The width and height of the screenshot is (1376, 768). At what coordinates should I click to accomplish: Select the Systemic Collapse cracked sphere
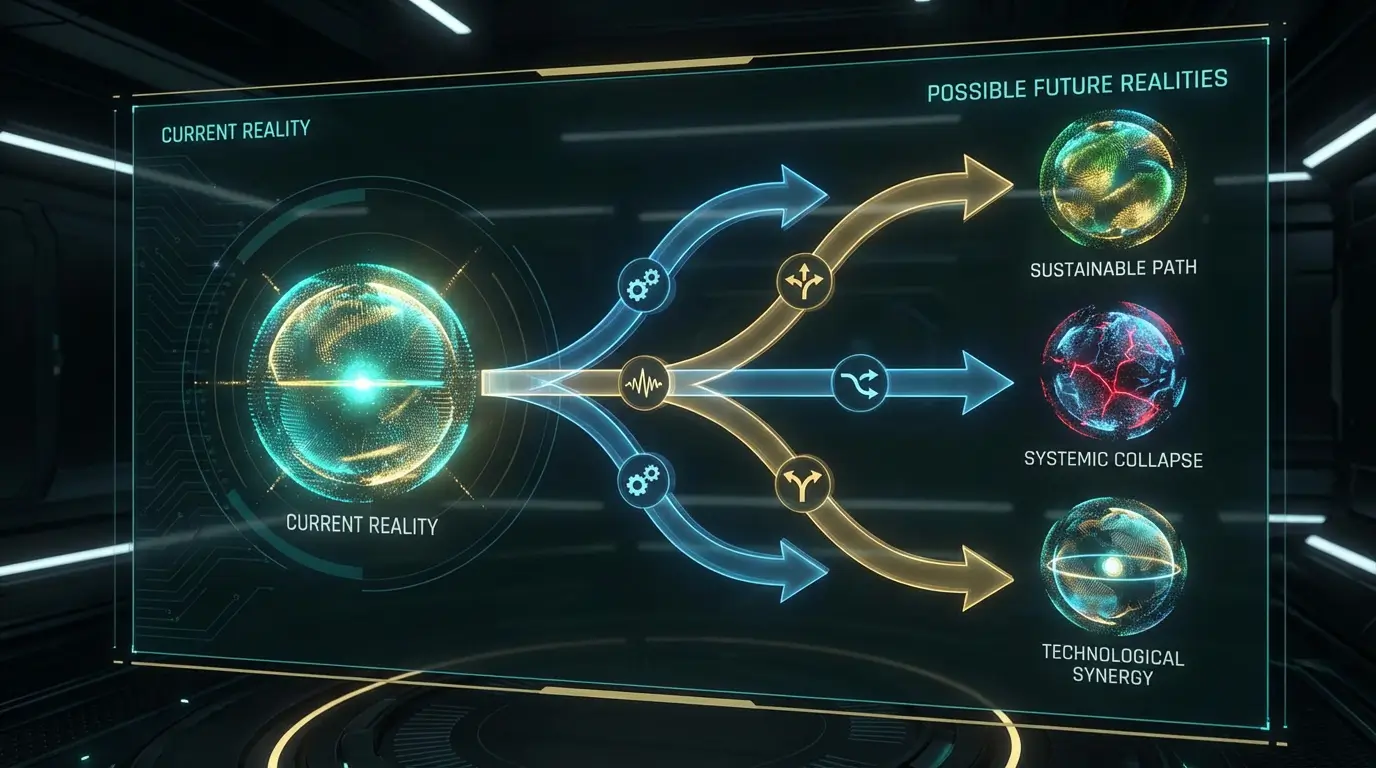1111,372
